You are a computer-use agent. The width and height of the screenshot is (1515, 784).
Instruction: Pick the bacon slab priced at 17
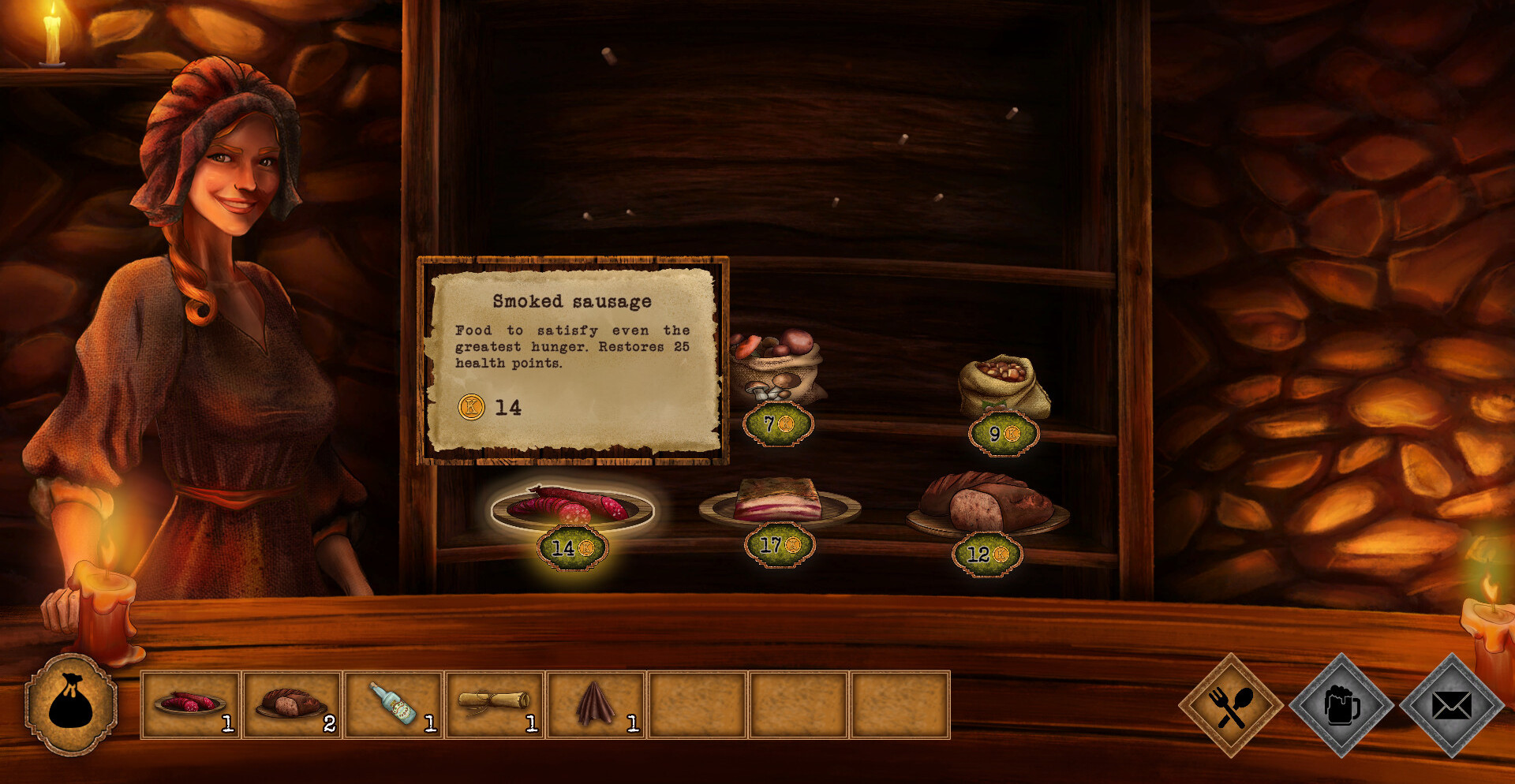(778, 502)
